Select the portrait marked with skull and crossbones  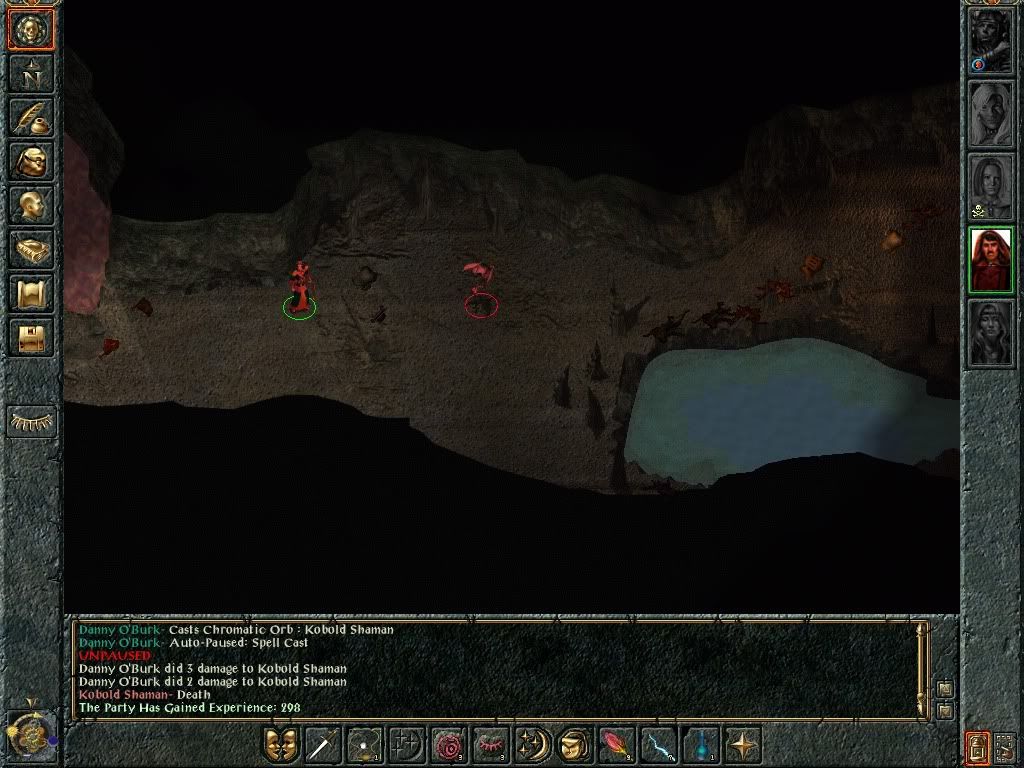click(991, 186)
